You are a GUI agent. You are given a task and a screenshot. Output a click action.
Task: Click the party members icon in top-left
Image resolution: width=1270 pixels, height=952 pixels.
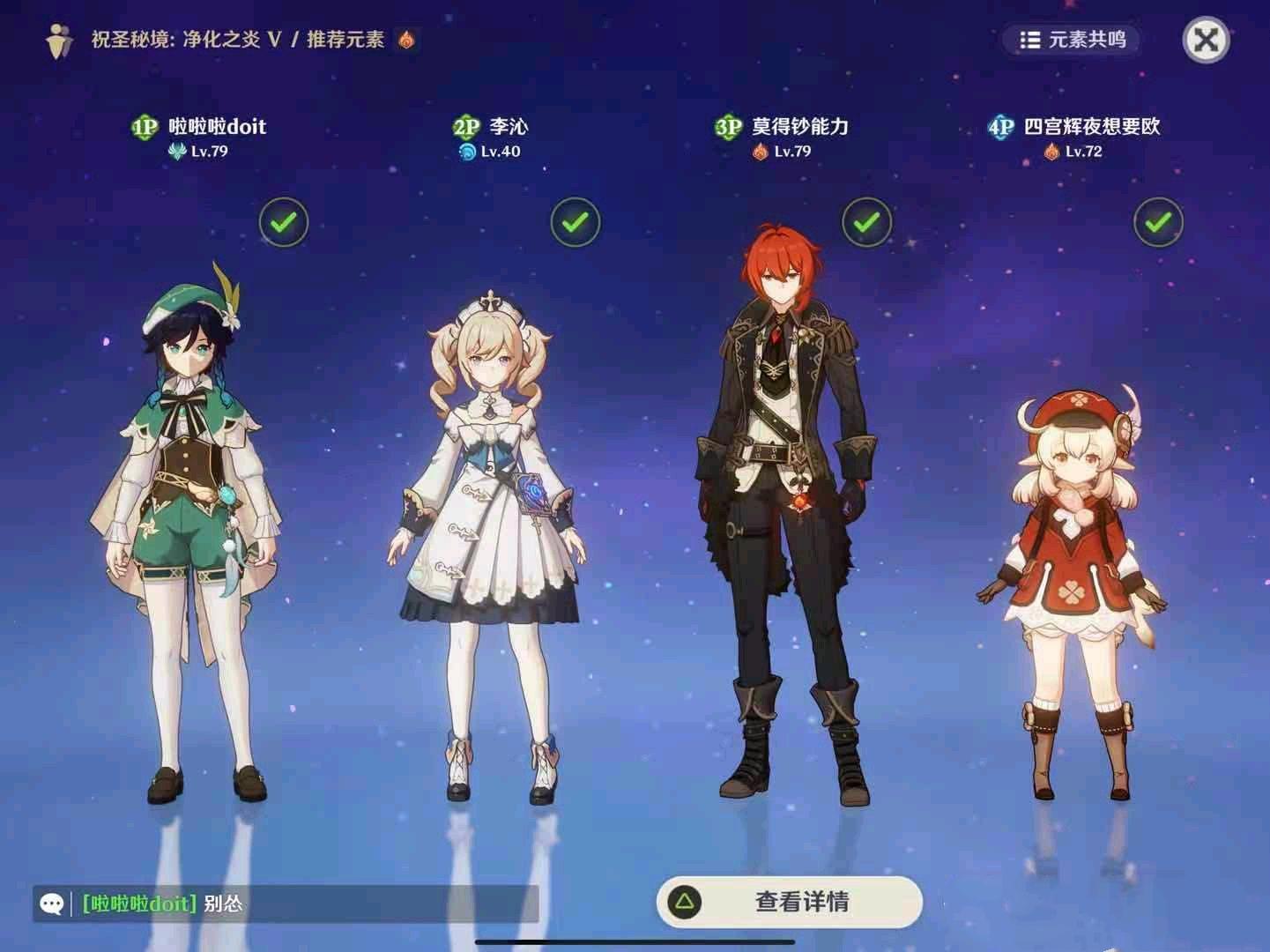pyautogui.click(x=58, y=38)
